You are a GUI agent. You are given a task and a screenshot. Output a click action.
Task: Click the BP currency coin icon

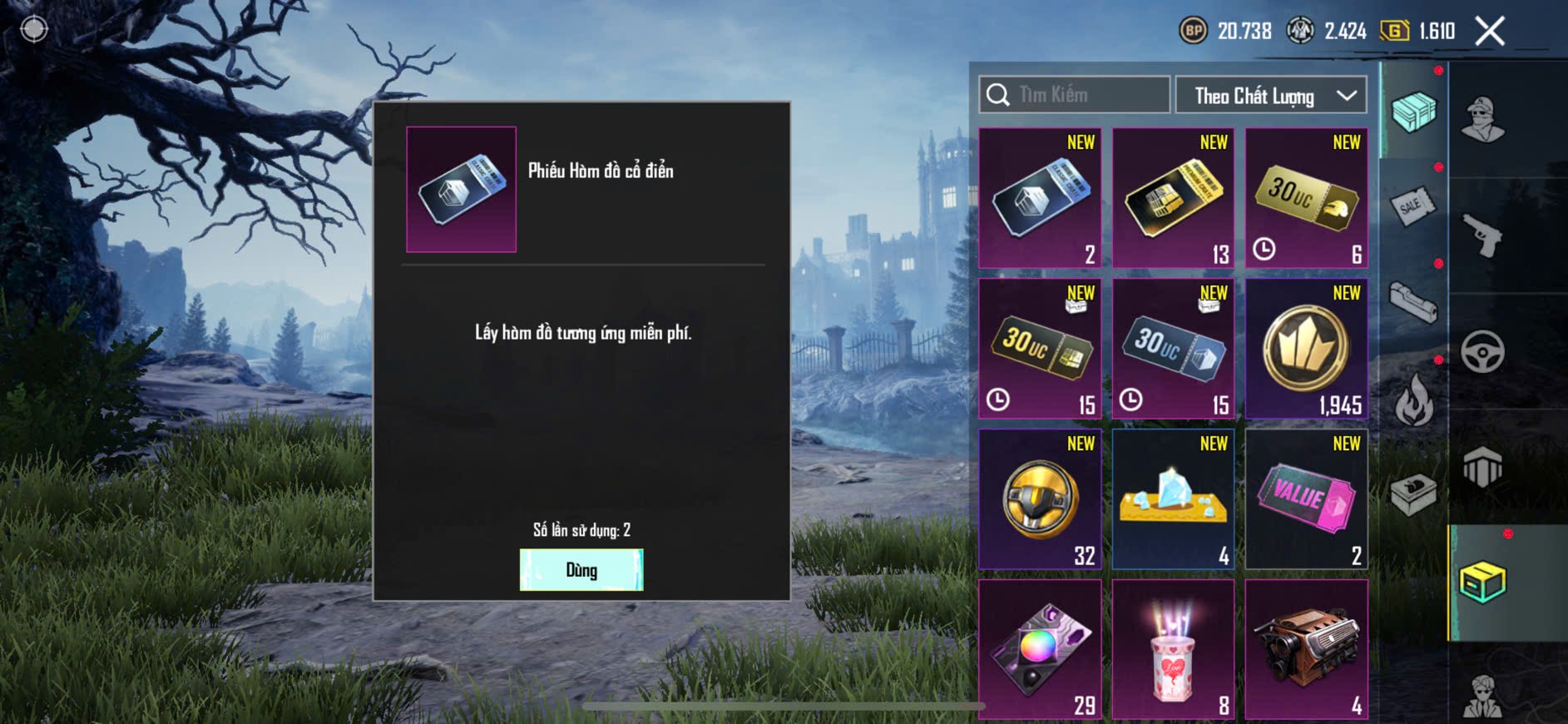(1193, 32)
